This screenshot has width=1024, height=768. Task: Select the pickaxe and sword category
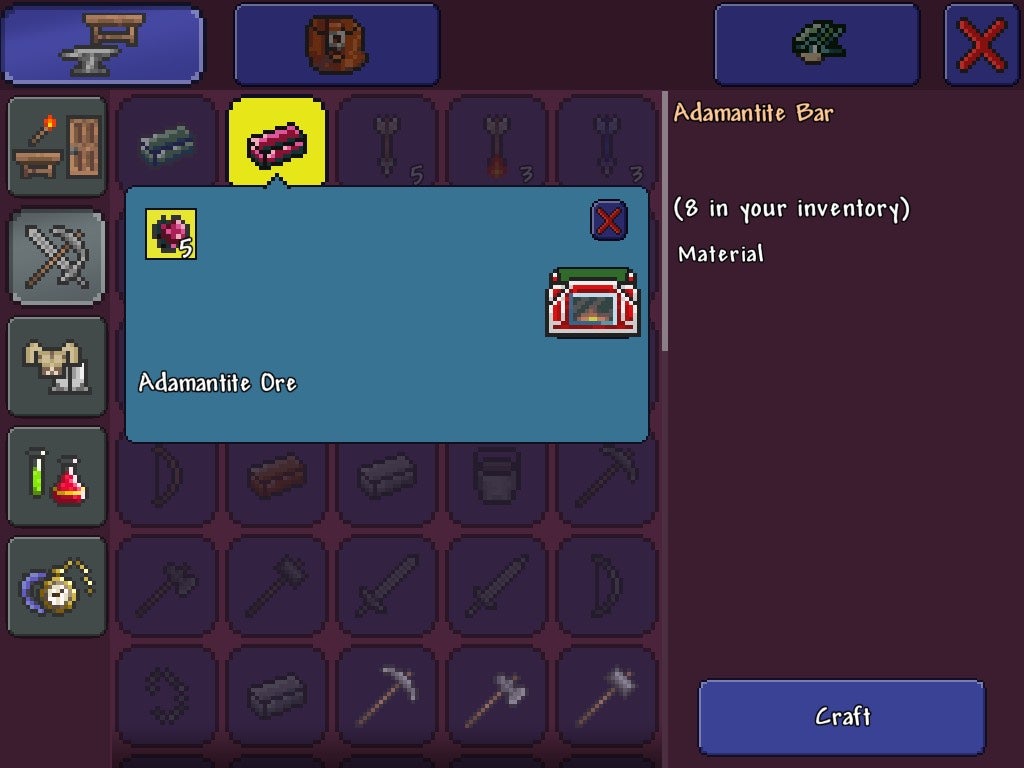tap(56, 256)
